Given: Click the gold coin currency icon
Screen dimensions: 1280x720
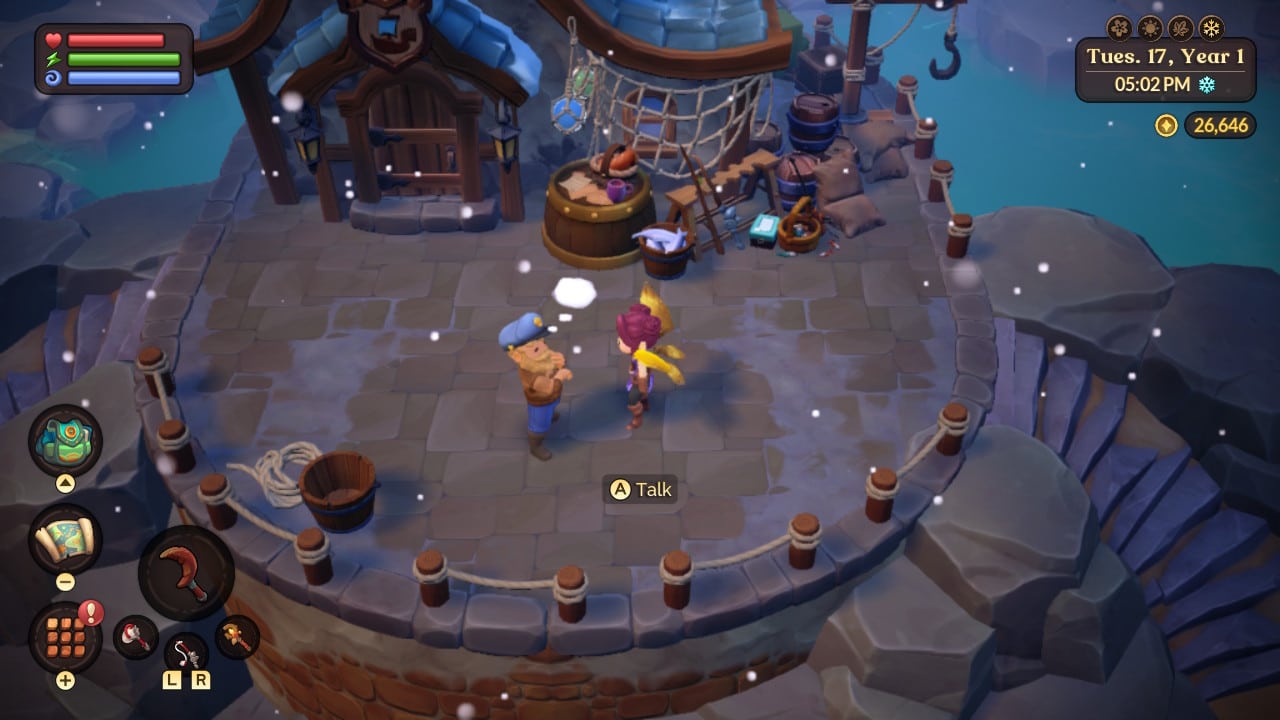Looking at the screenshot, I should point(1167,125).
